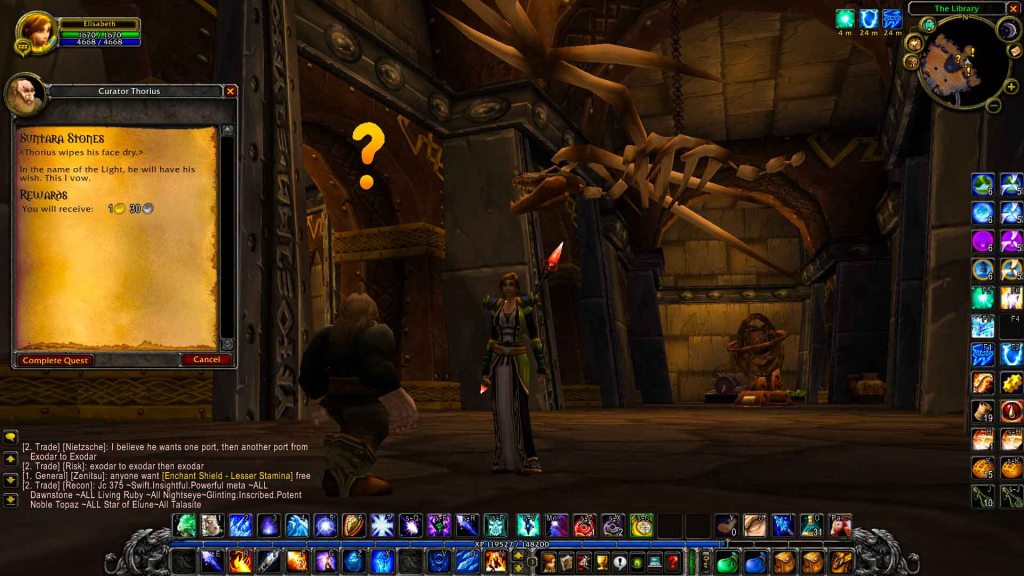Click the green orb buff icon

click(x=845, y=18)
